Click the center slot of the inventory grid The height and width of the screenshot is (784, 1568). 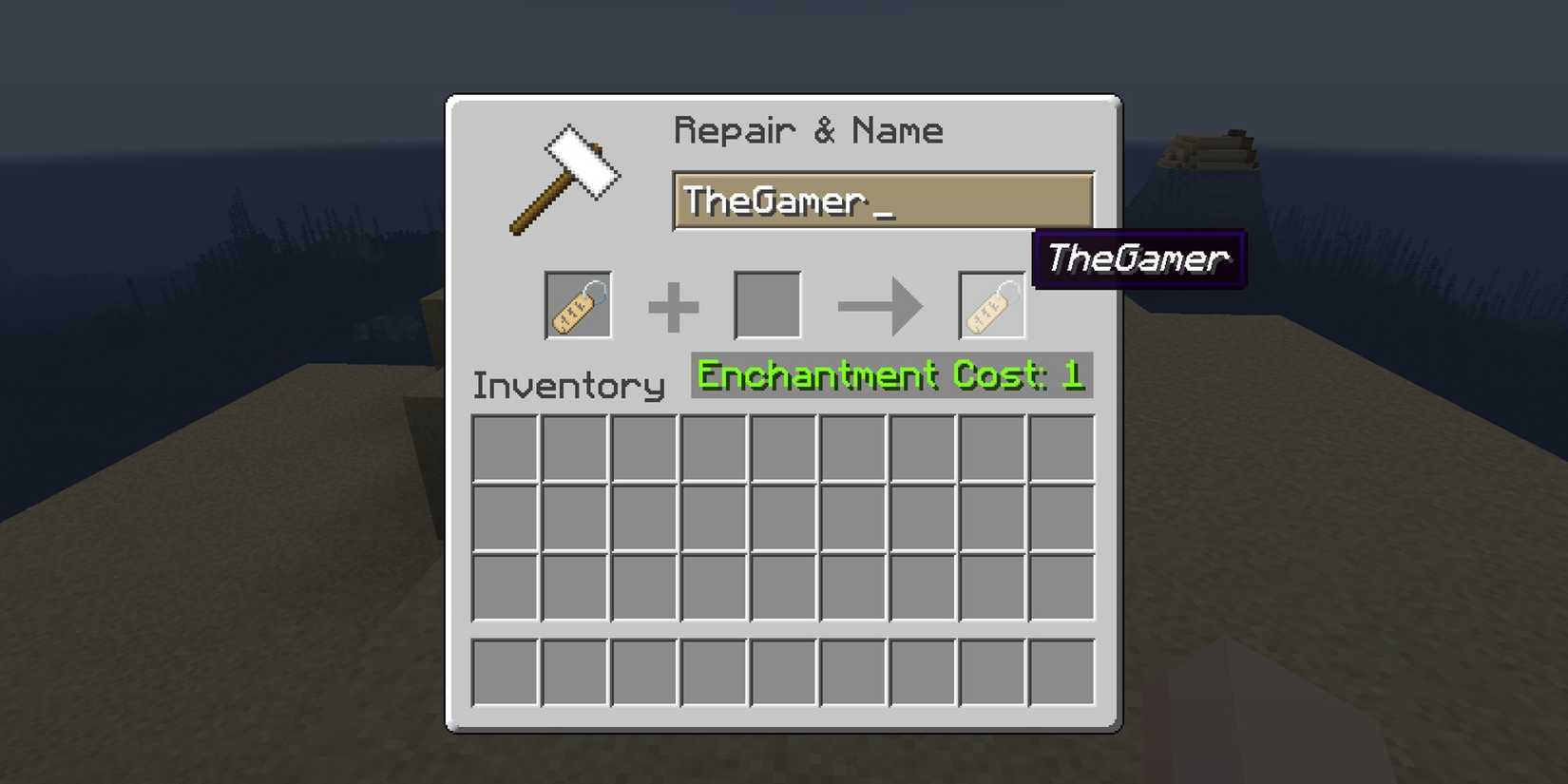[x=781, y=517]
